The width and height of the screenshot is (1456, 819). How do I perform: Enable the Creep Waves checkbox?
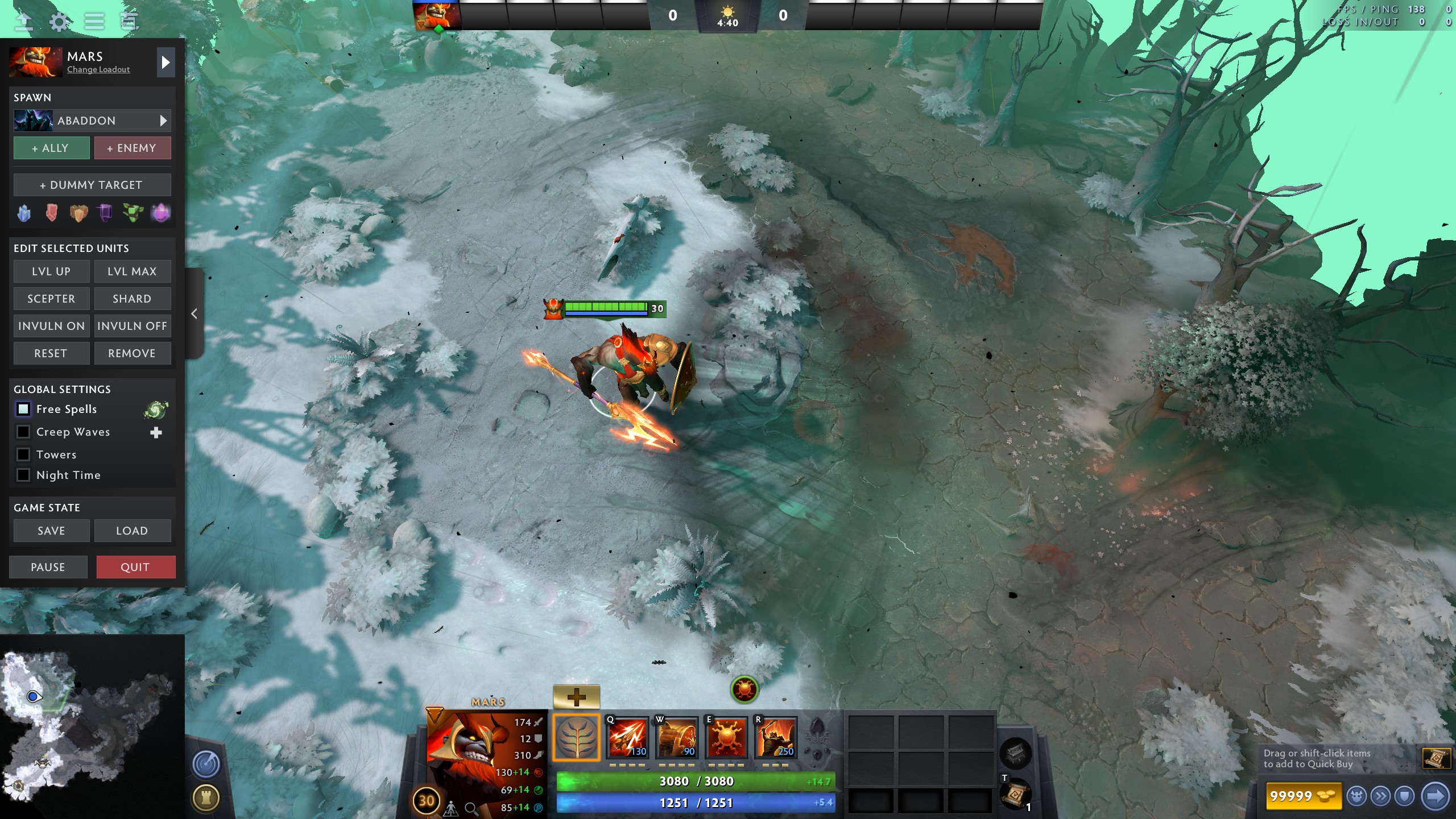[23, 432]
